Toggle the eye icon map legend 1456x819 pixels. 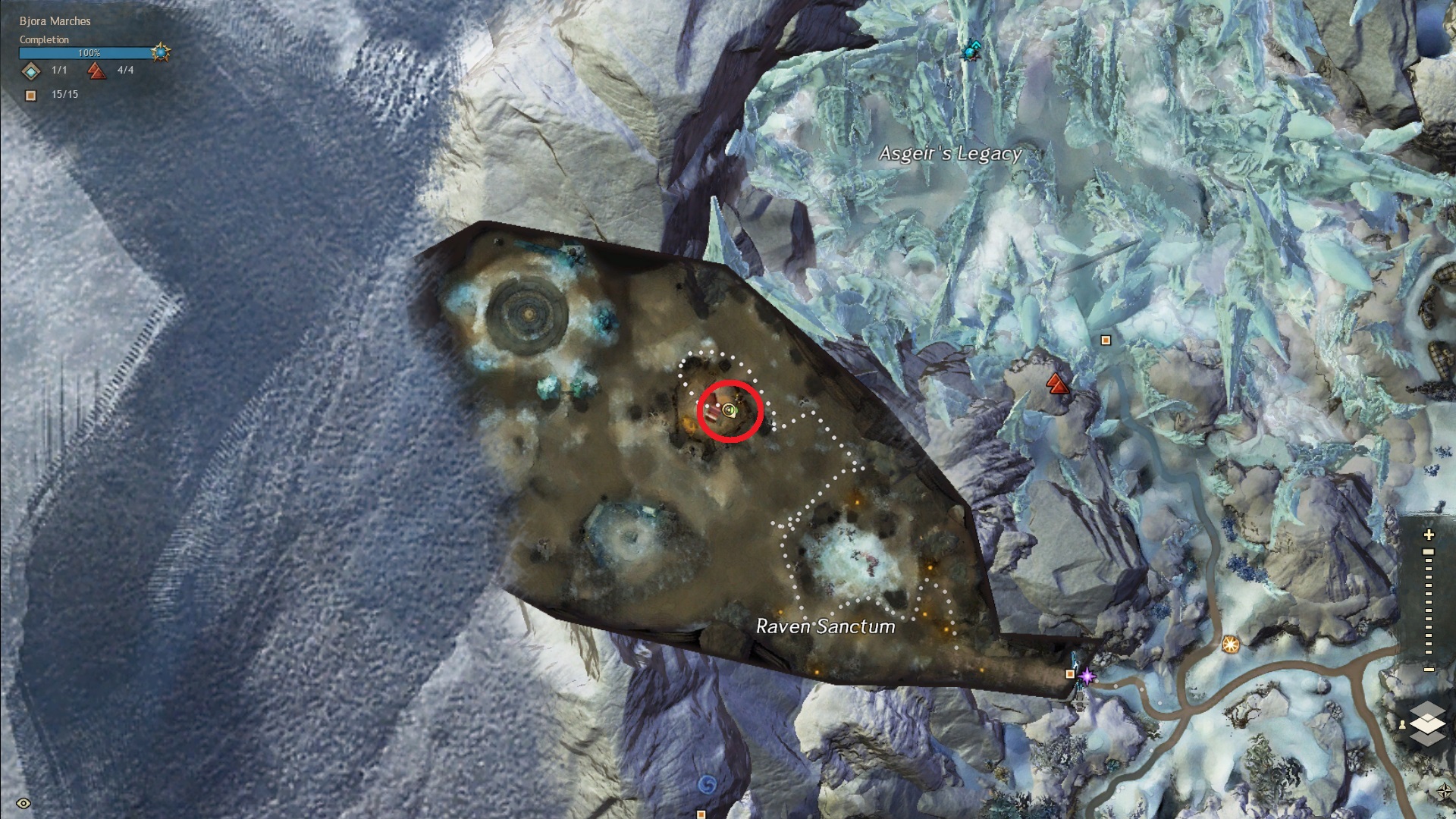[24, 803]
